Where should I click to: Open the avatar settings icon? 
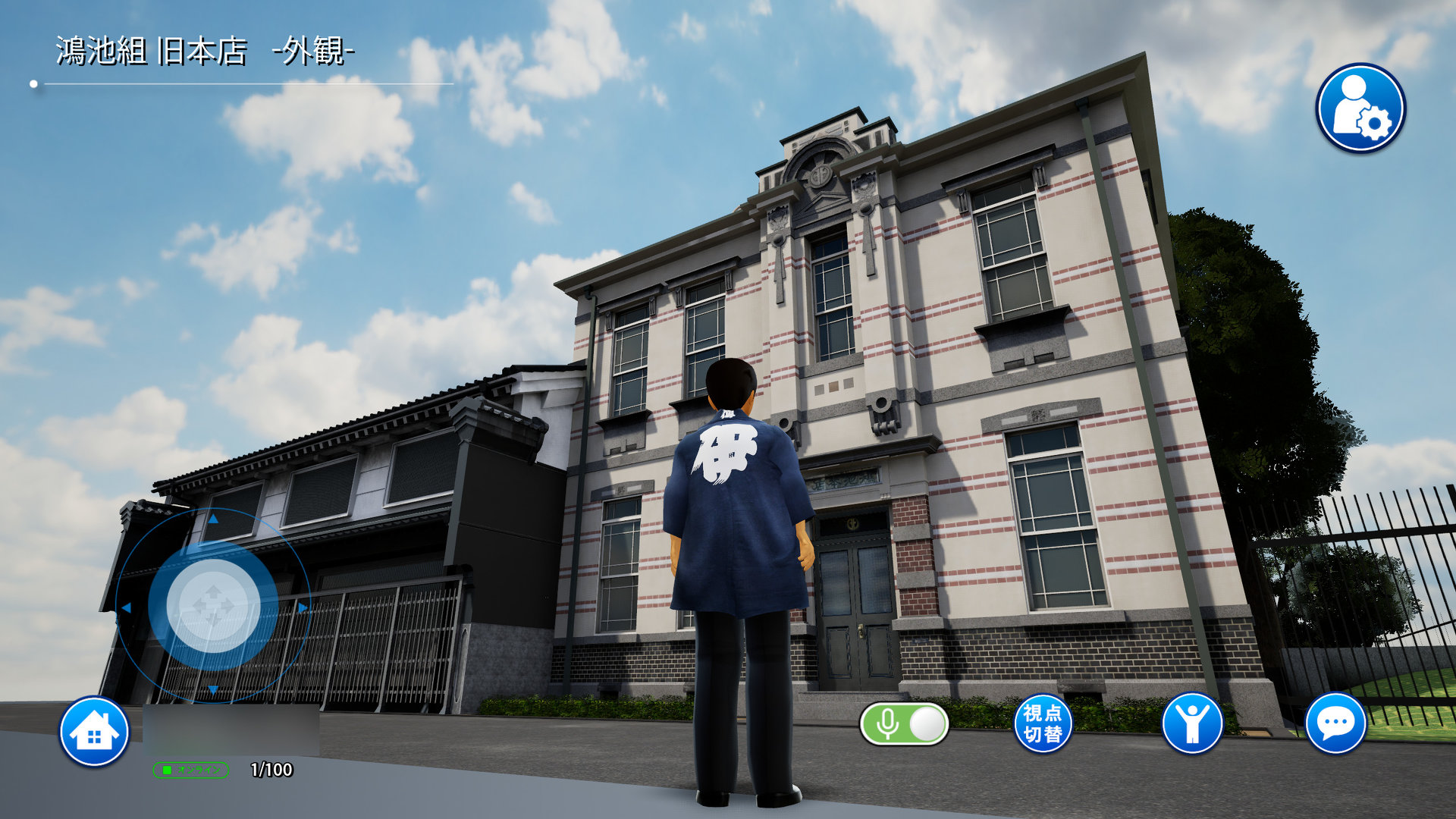click(x=1360, y=108)
